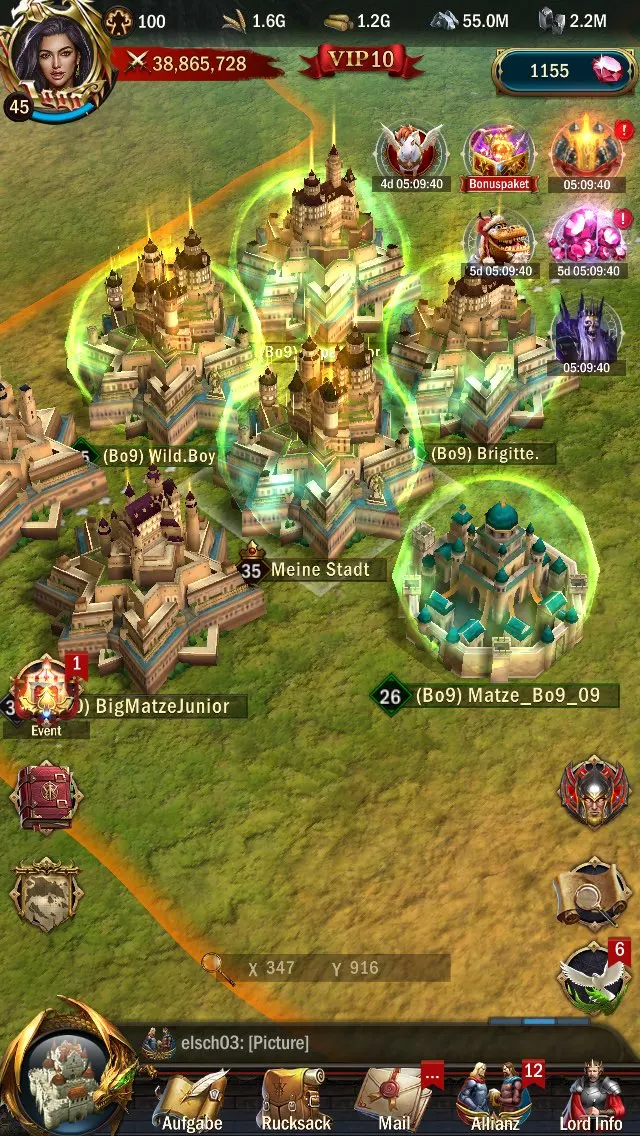Open the chat bar showing elsch03

[x=320, y=1043]
